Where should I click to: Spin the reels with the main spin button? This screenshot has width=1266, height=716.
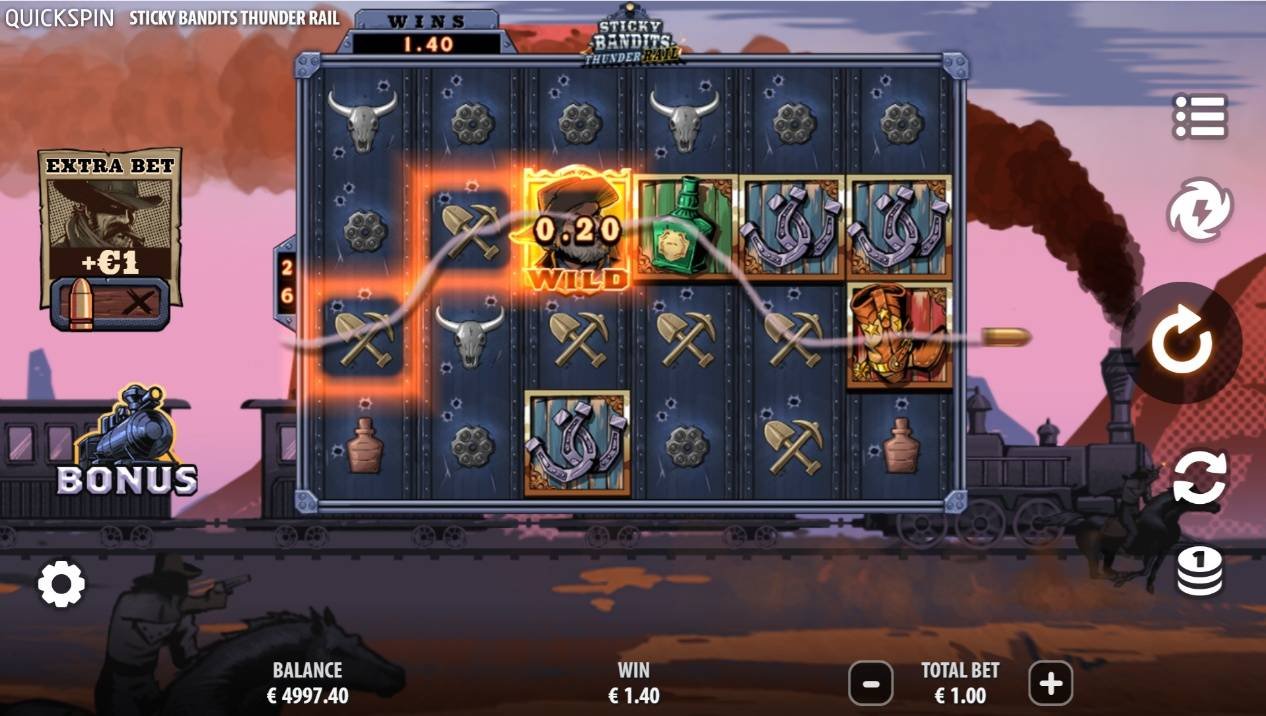point(1181,343)
